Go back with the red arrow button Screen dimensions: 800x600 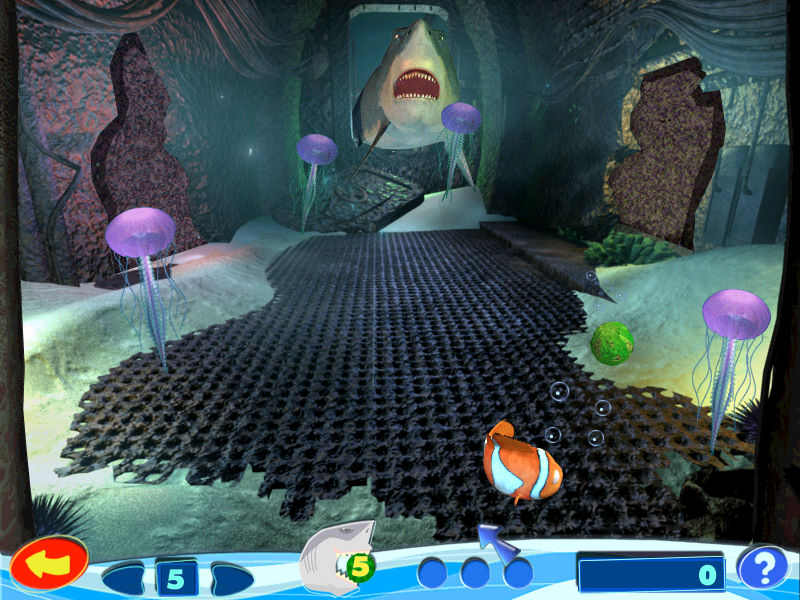pyautogui.click(x=49, y=566)
